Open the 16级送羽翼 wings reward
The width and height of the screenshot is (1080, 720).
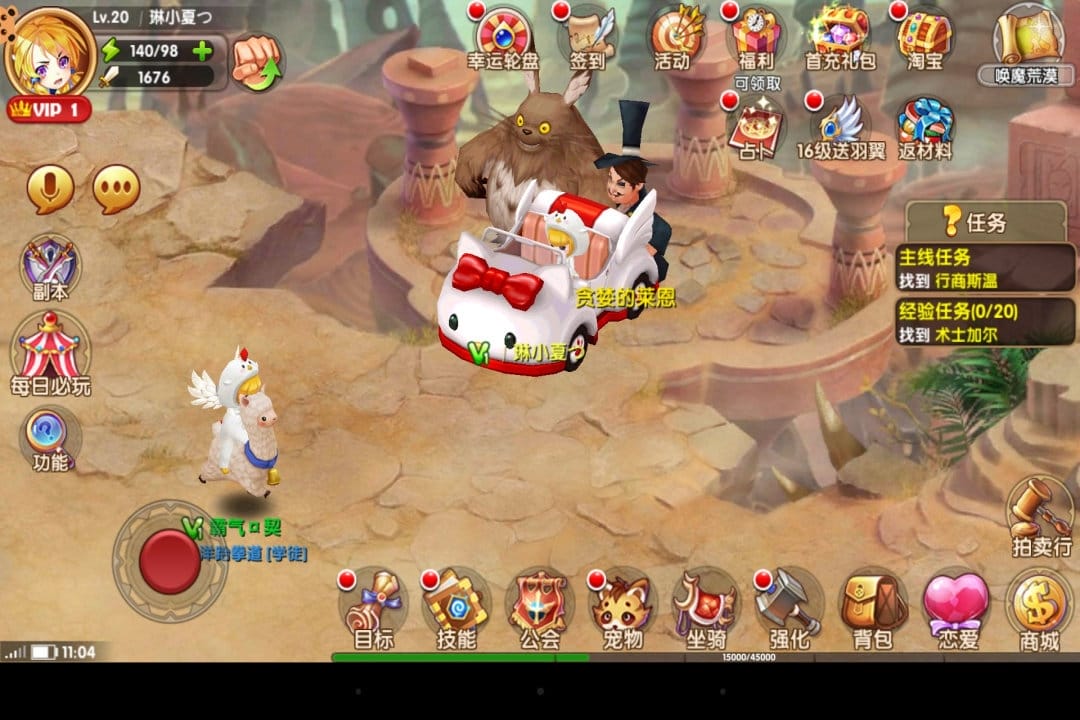pos(840,128)
